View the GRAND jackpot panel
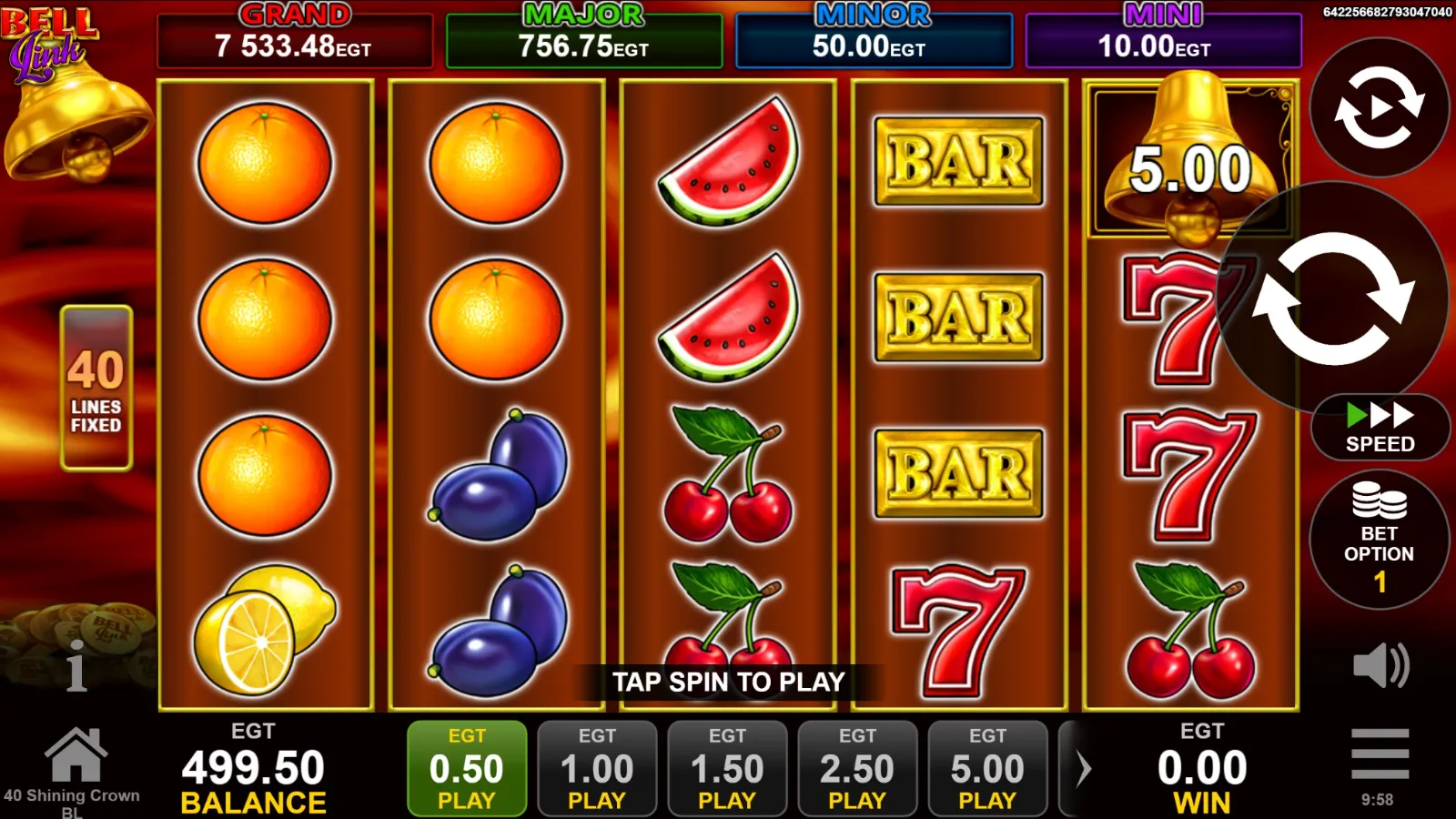 coord(294,40)
